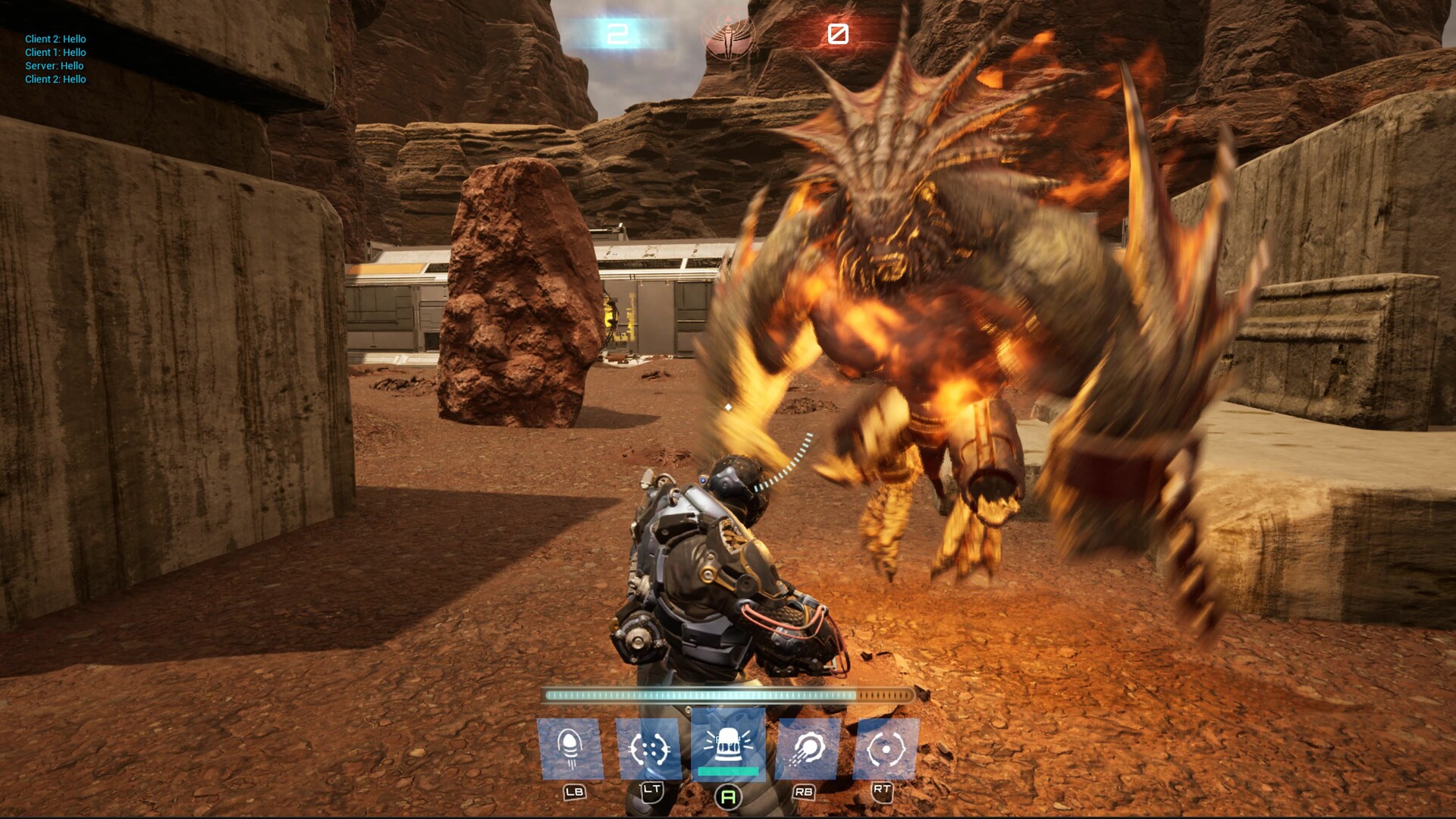Select the highlighted siren beacon ability
Screen dimensions: 1456x819
click(728, 745)
